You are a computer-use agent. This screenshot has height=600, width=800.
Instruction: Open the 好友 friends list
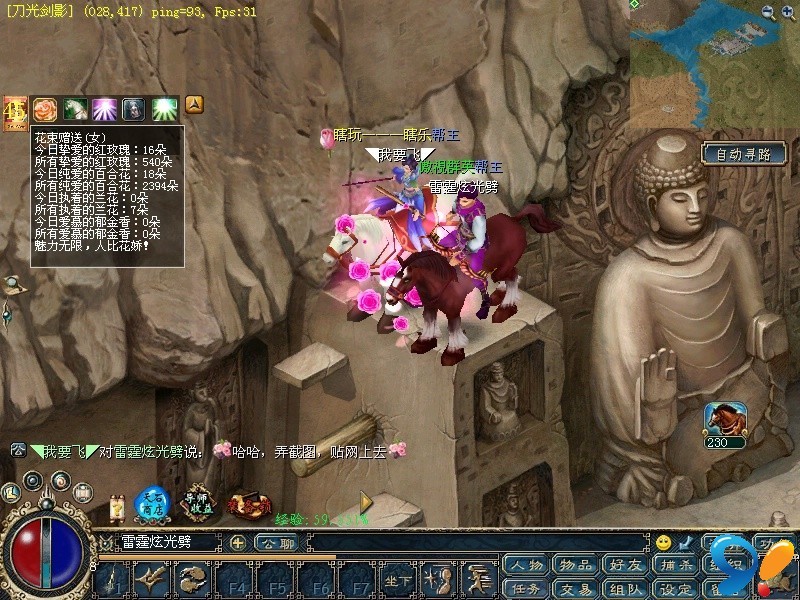click(x=625, y=566)
